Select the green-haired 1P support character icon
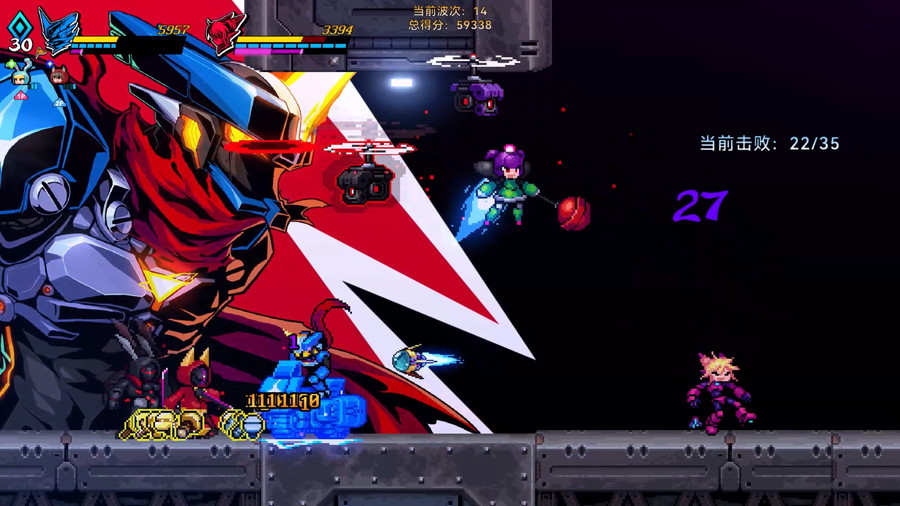This screenshot has height=506, width=900. (x=20, y=79)
